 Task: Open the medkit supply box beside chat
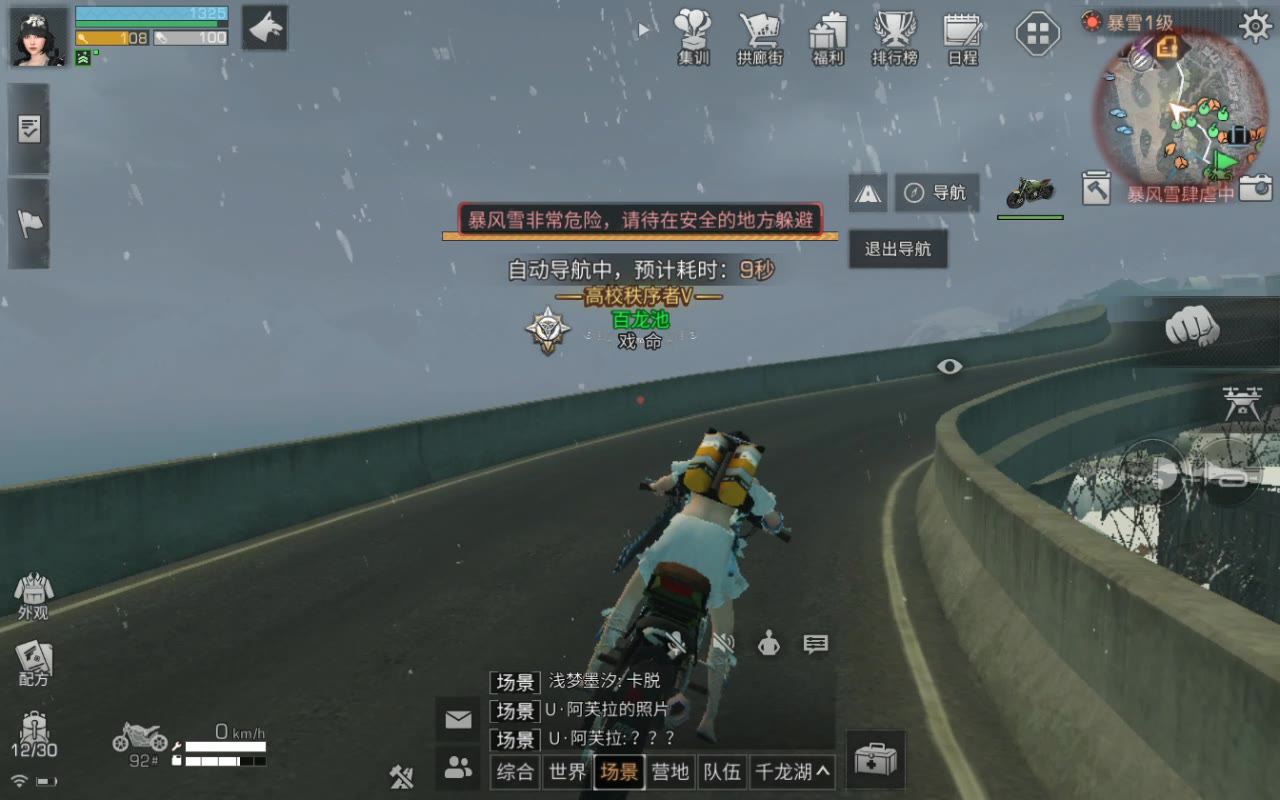click(x=875, y=758)
